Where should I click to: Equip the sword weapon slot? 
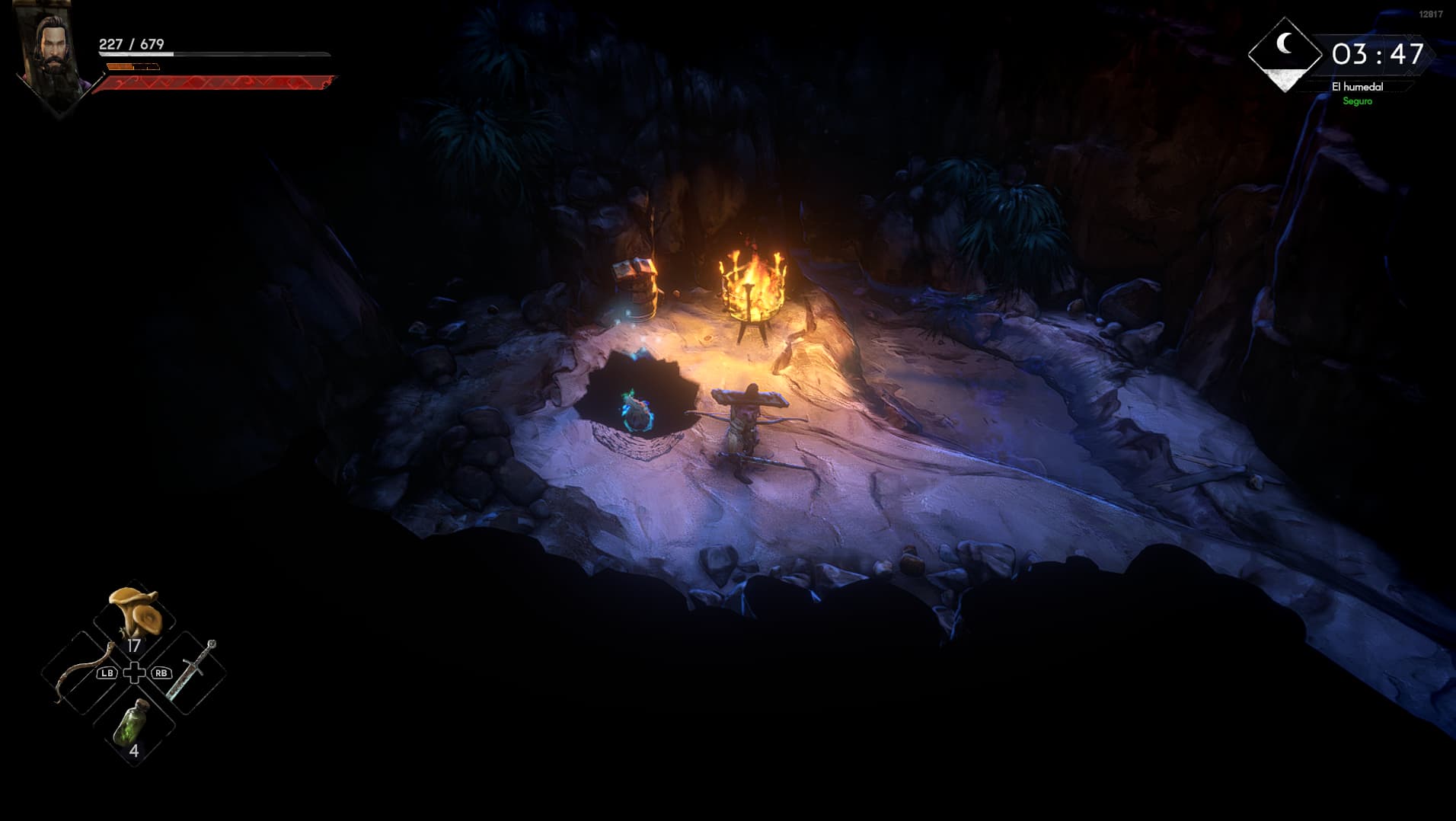point(189,672)
